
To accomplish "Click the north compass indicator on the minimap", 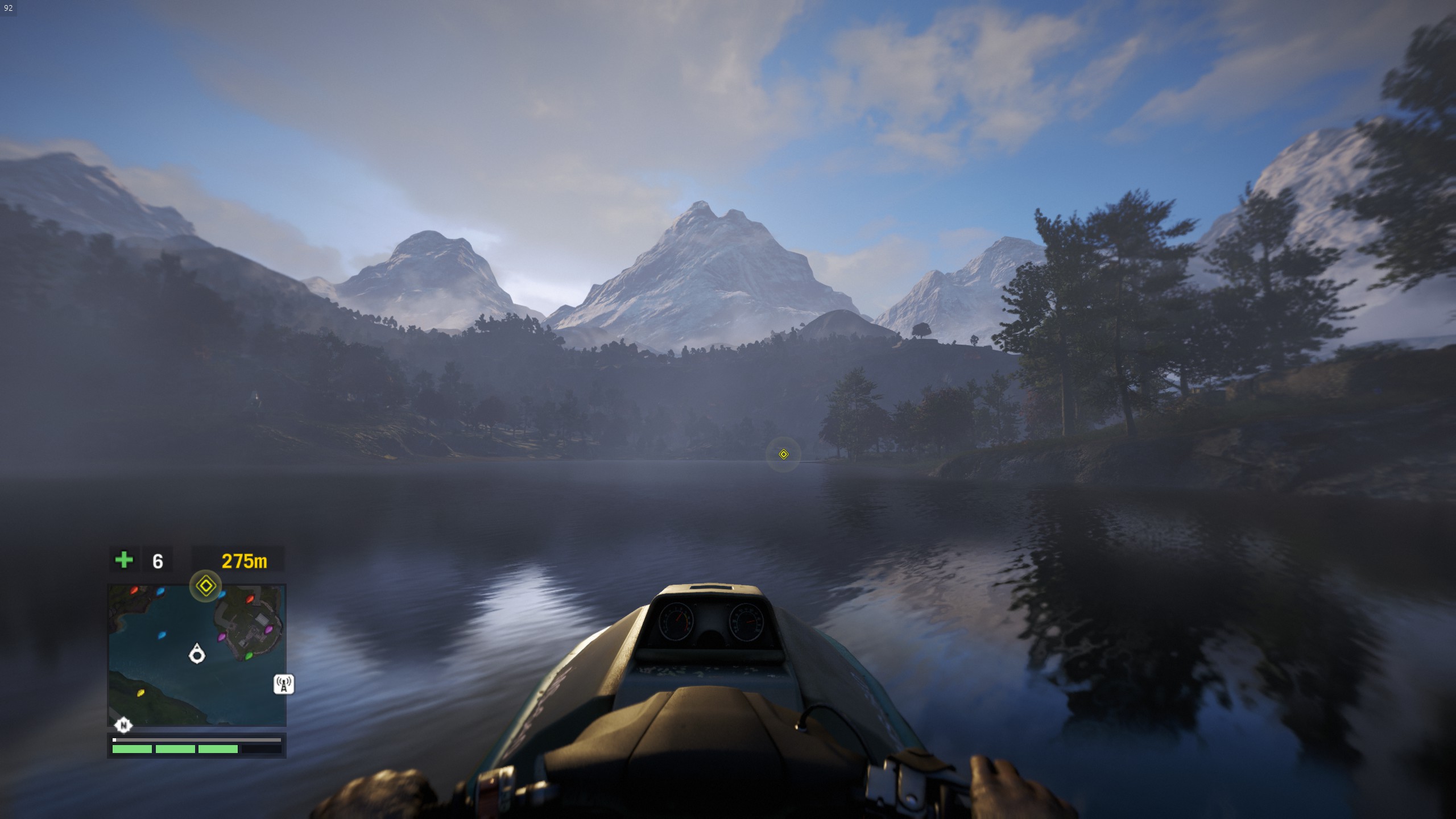I will coord(123,725).
